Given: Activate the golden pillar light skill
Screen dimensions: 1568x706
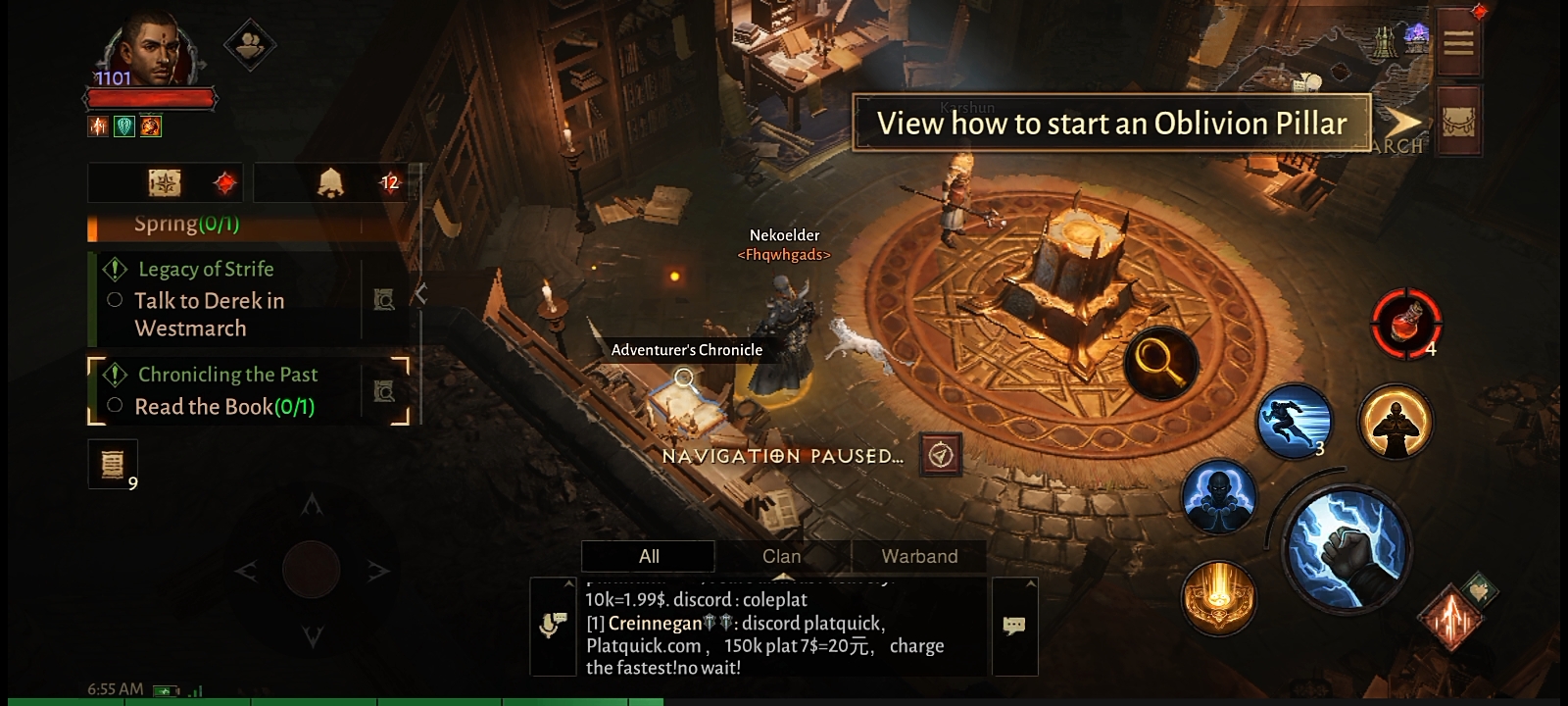Looking at the screenshot, I should pos(1219,597).
